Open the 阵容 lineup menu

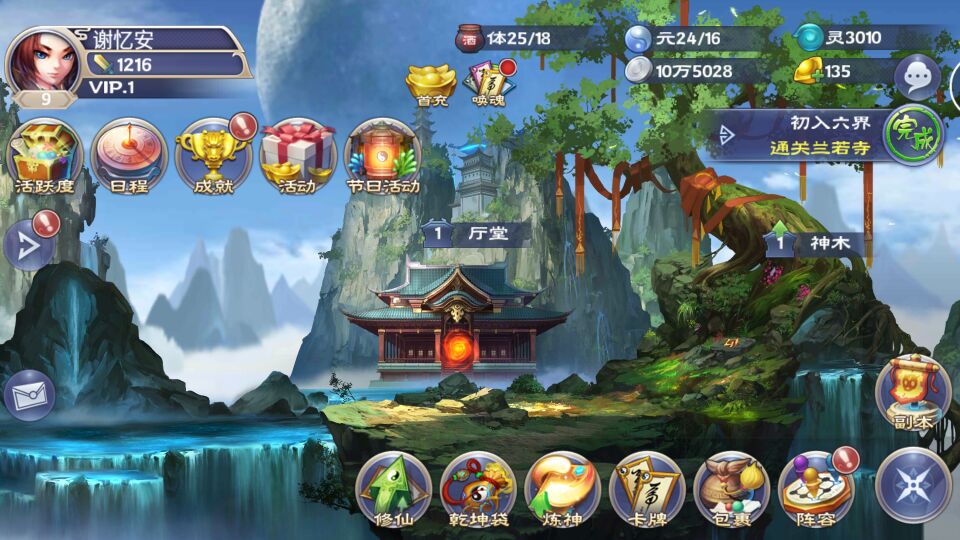click(x=815, y=489)
